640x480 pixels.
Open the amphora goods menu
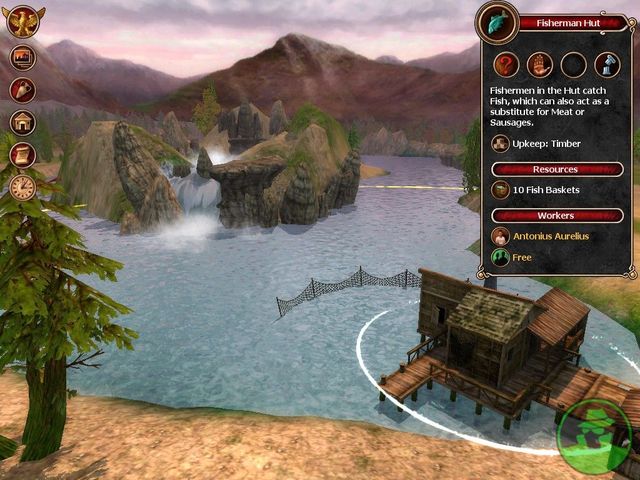coord(22,90)
